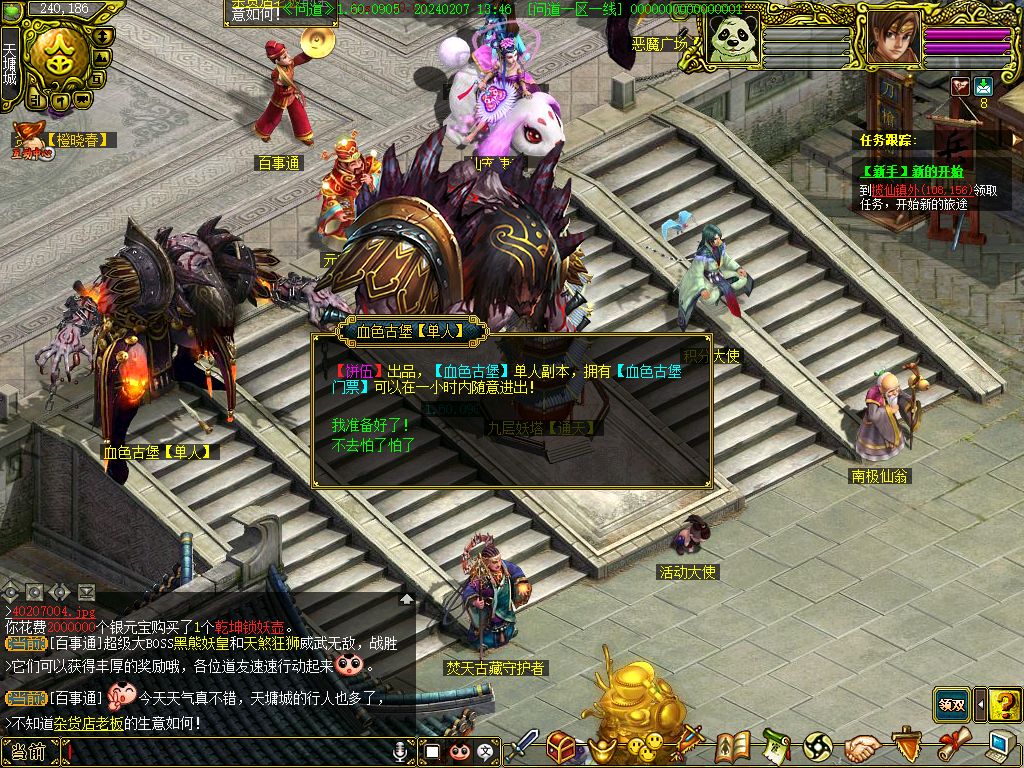The width and height of the screenshot is (1024, 768).
Task: Open the treasure chest bag icon
Action: 560,747
